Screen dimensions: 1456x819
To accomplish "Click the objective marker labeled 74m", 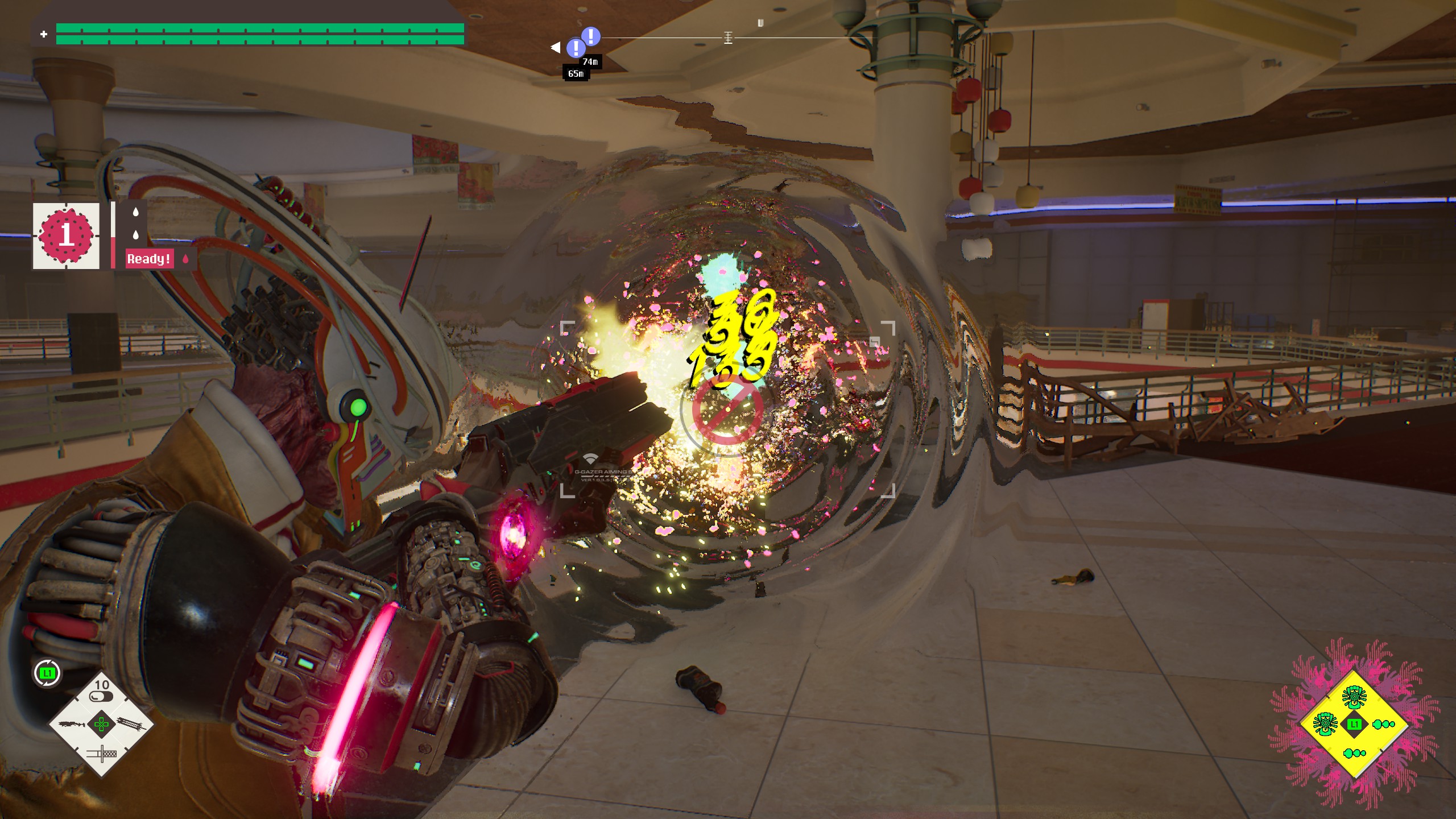I will coord(591,36).
